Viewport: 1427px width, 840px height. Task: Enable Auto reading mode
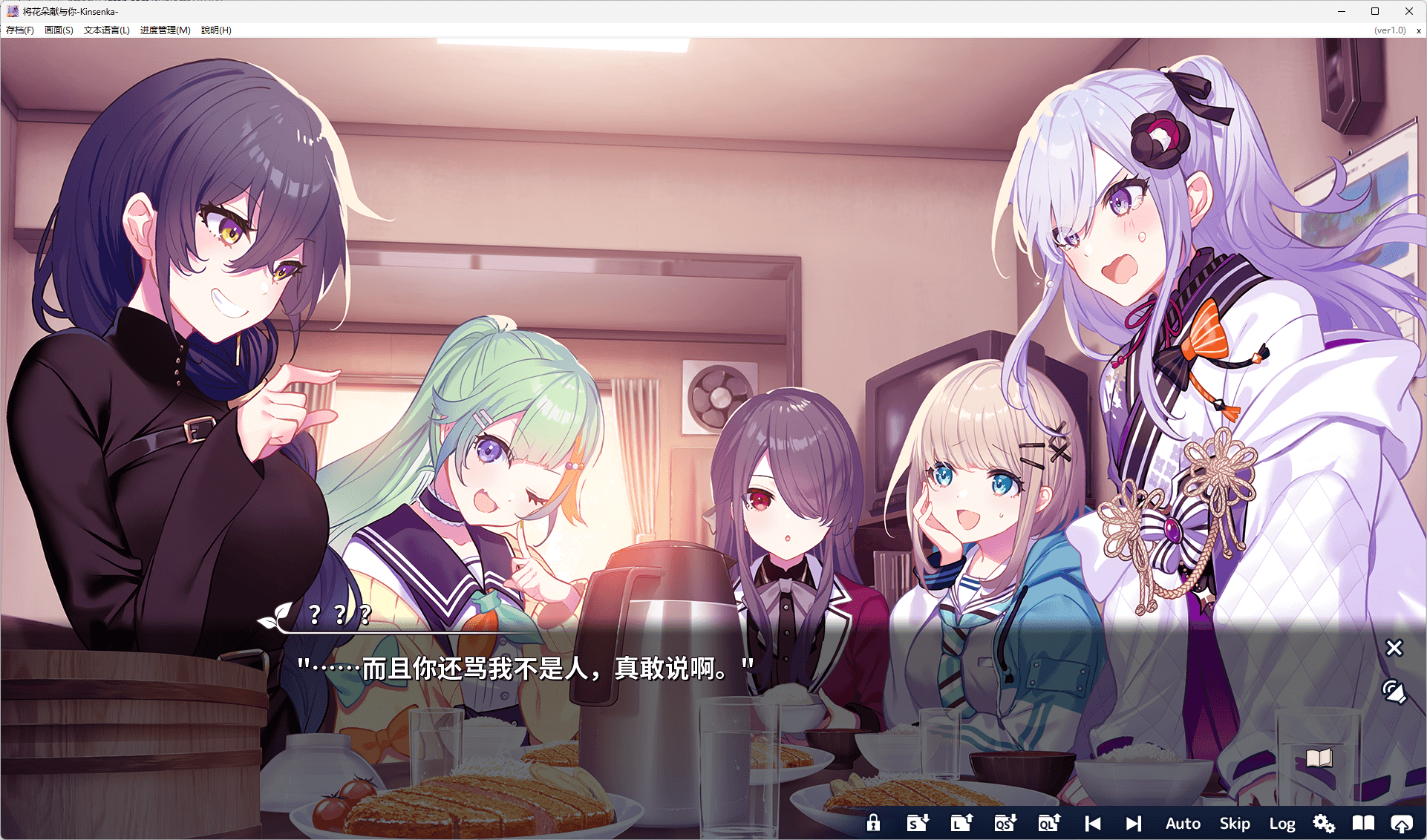(1183, 823)
